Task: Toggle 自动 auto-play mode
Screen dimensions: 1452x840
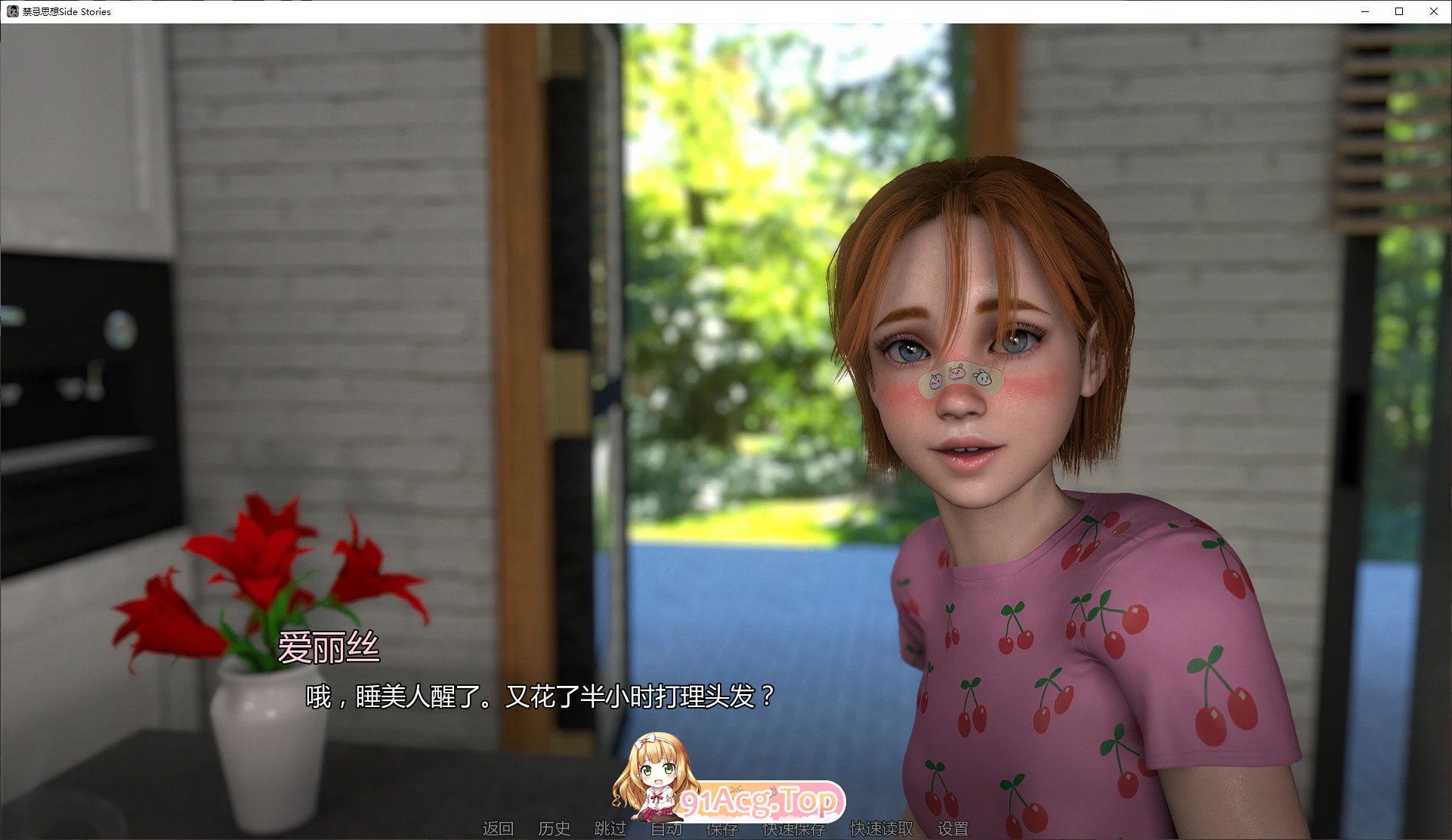Action: (666, 829)
